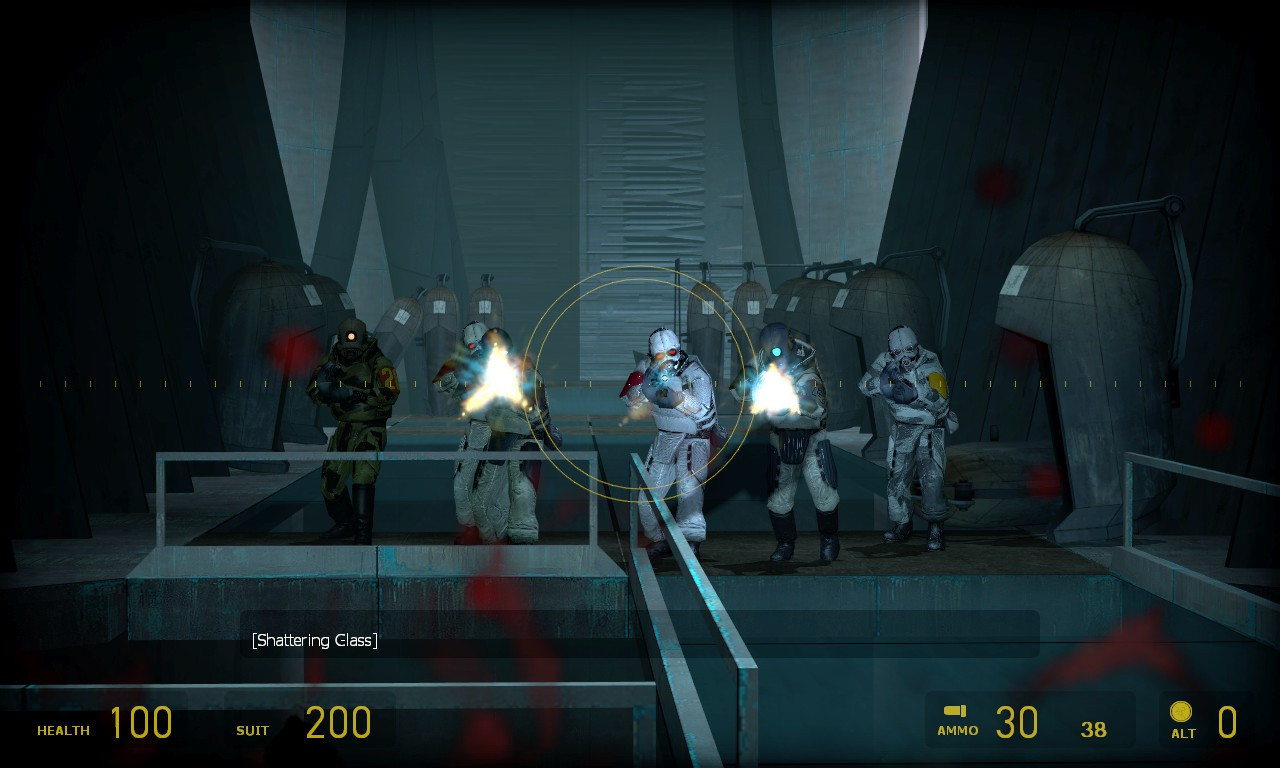This screenshot has width=1280, height=768.
Task: Click the ammo count showing 30
Action: tap(1018, 722)
